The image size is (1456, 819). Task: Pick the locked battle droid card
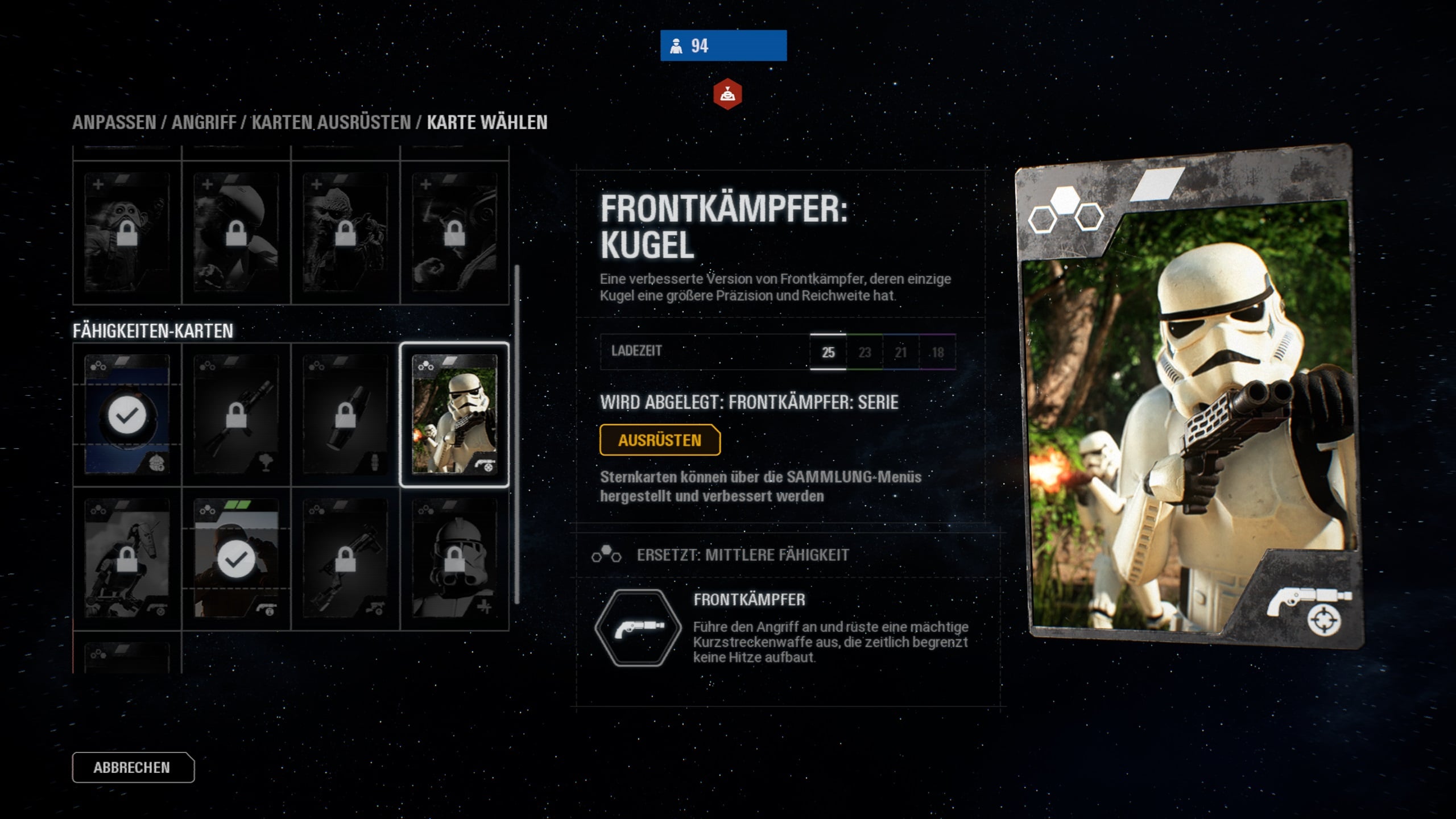[x=127, y=559]
